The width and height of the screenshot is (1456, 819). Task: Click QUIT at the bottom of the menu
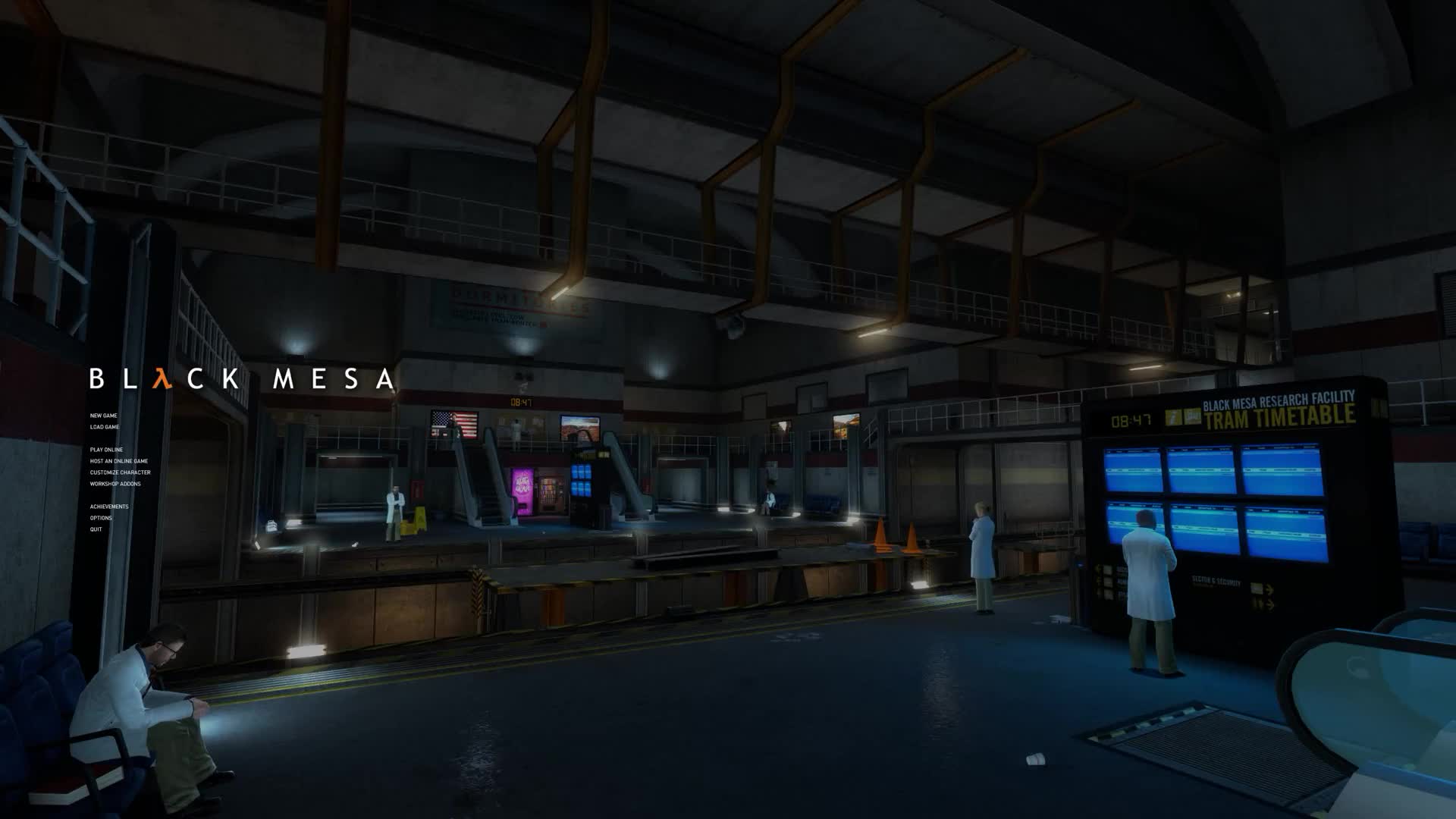pyautogui.click(x=96, y=529)
